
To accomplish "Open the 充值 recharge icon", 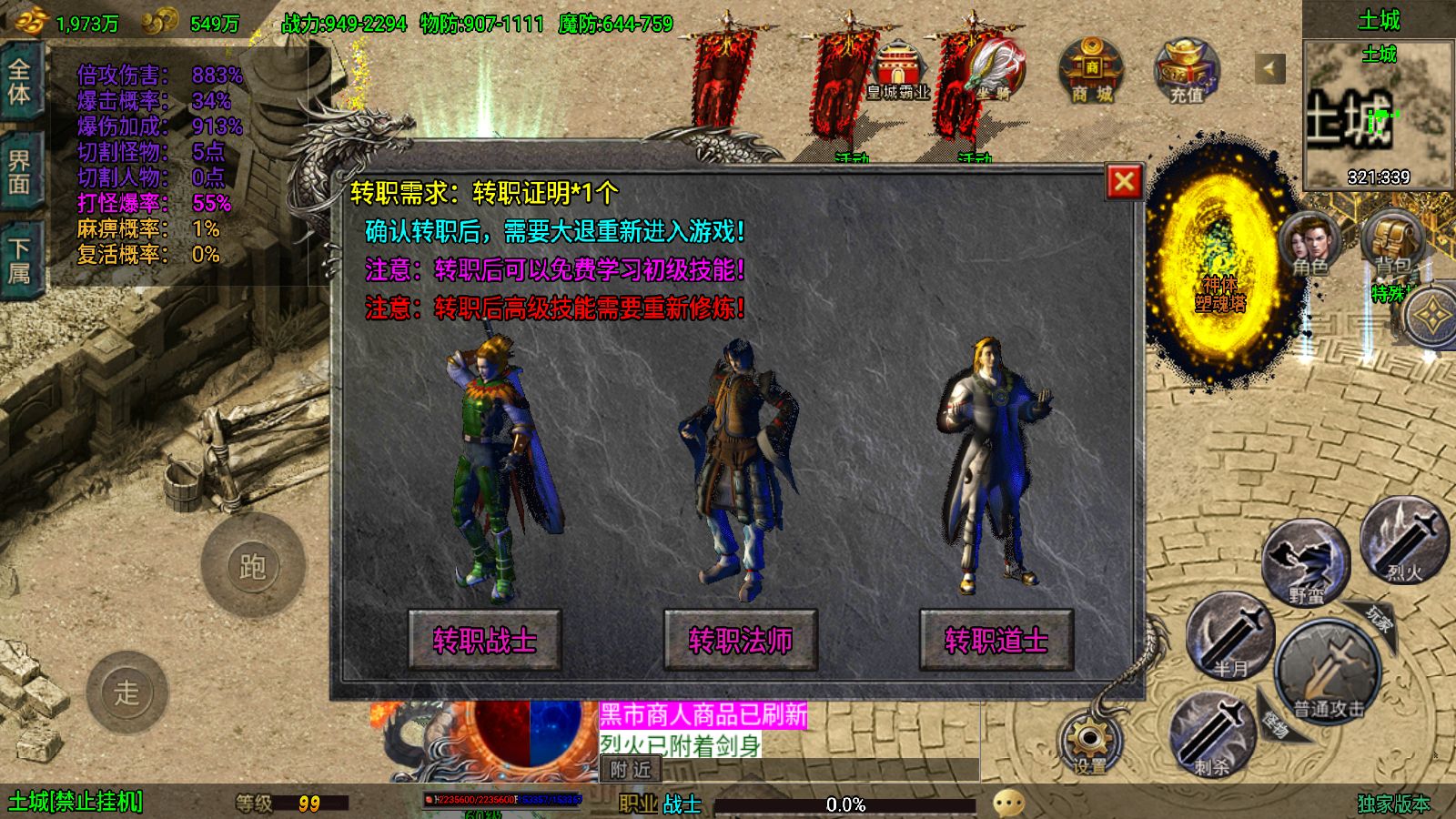I will click(1186, 71).
